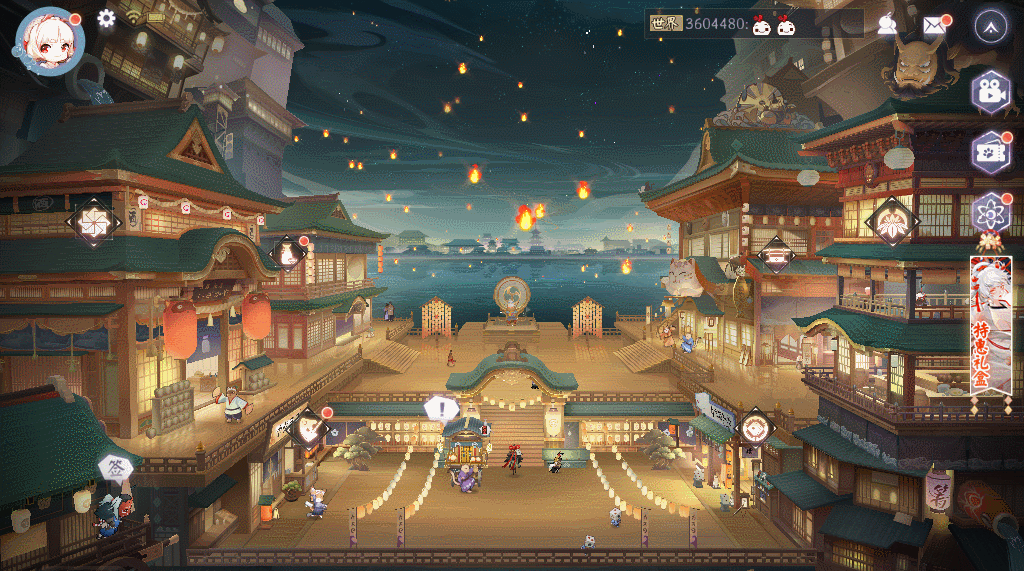
Task: Open the 特惠礼盒 gift box banner
Action: [990, 325]
